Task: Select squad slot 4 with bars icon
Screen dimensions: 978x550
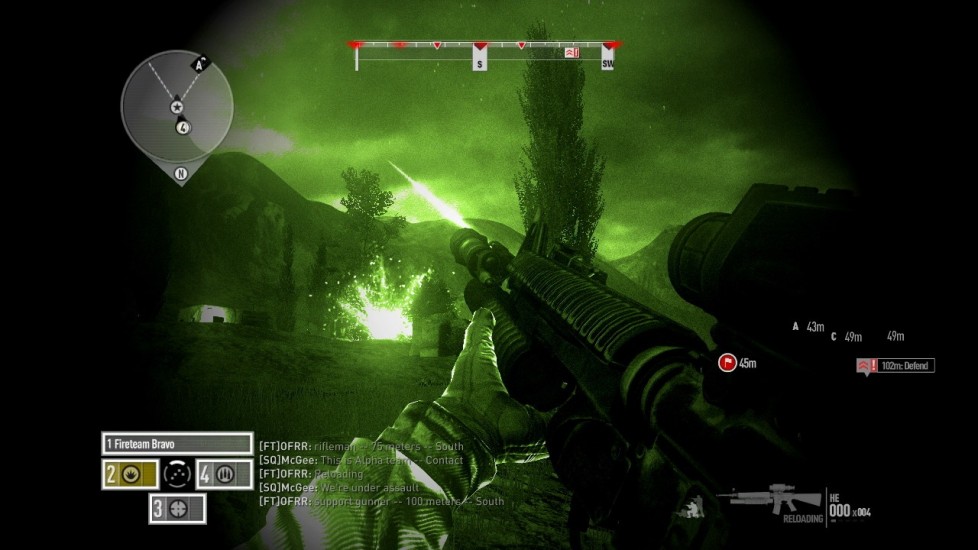Action: 223,473
